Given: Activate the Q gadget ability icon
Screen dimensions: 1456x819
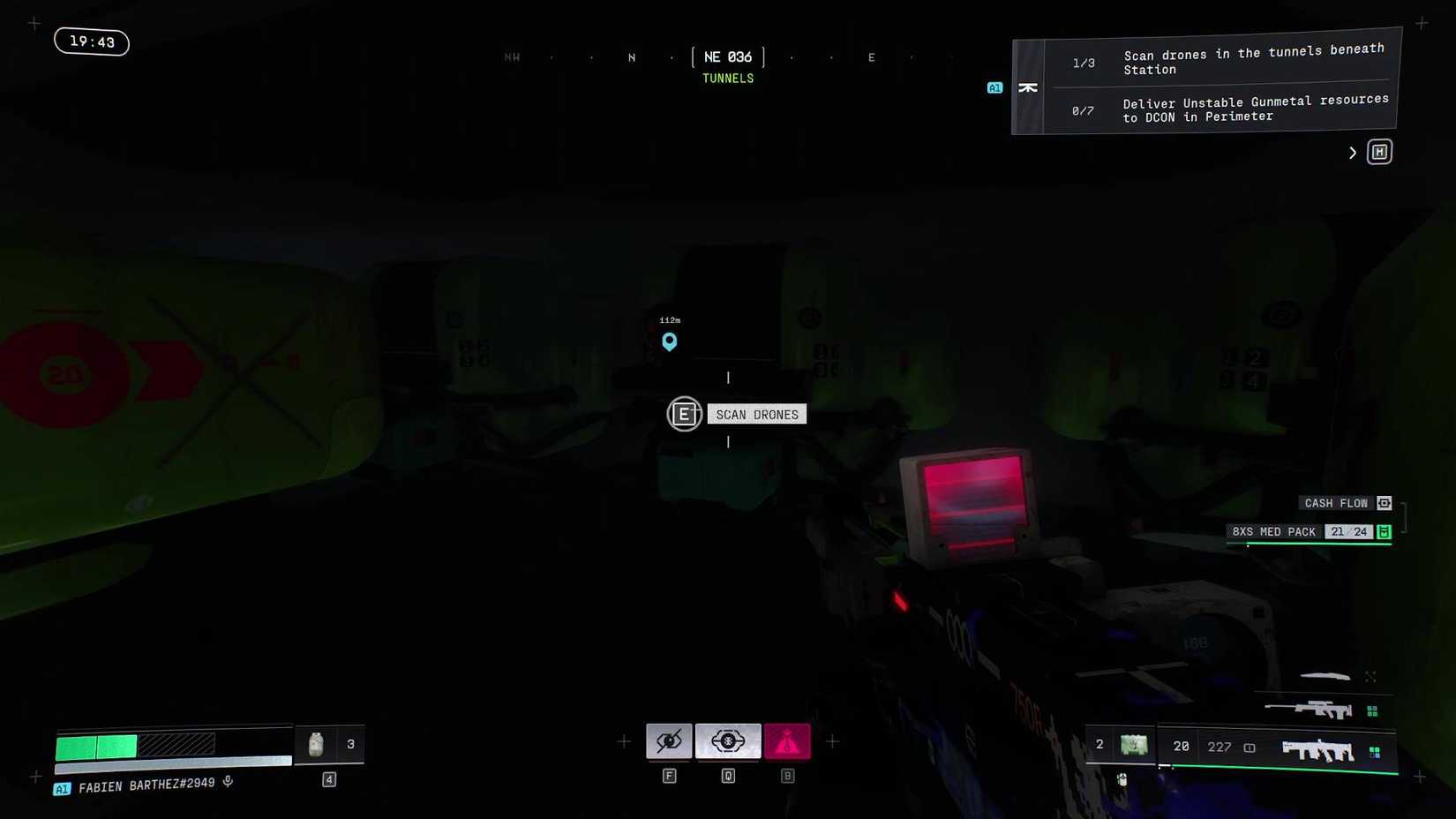Looking at the screenshot, I should [x=728, y=741].
